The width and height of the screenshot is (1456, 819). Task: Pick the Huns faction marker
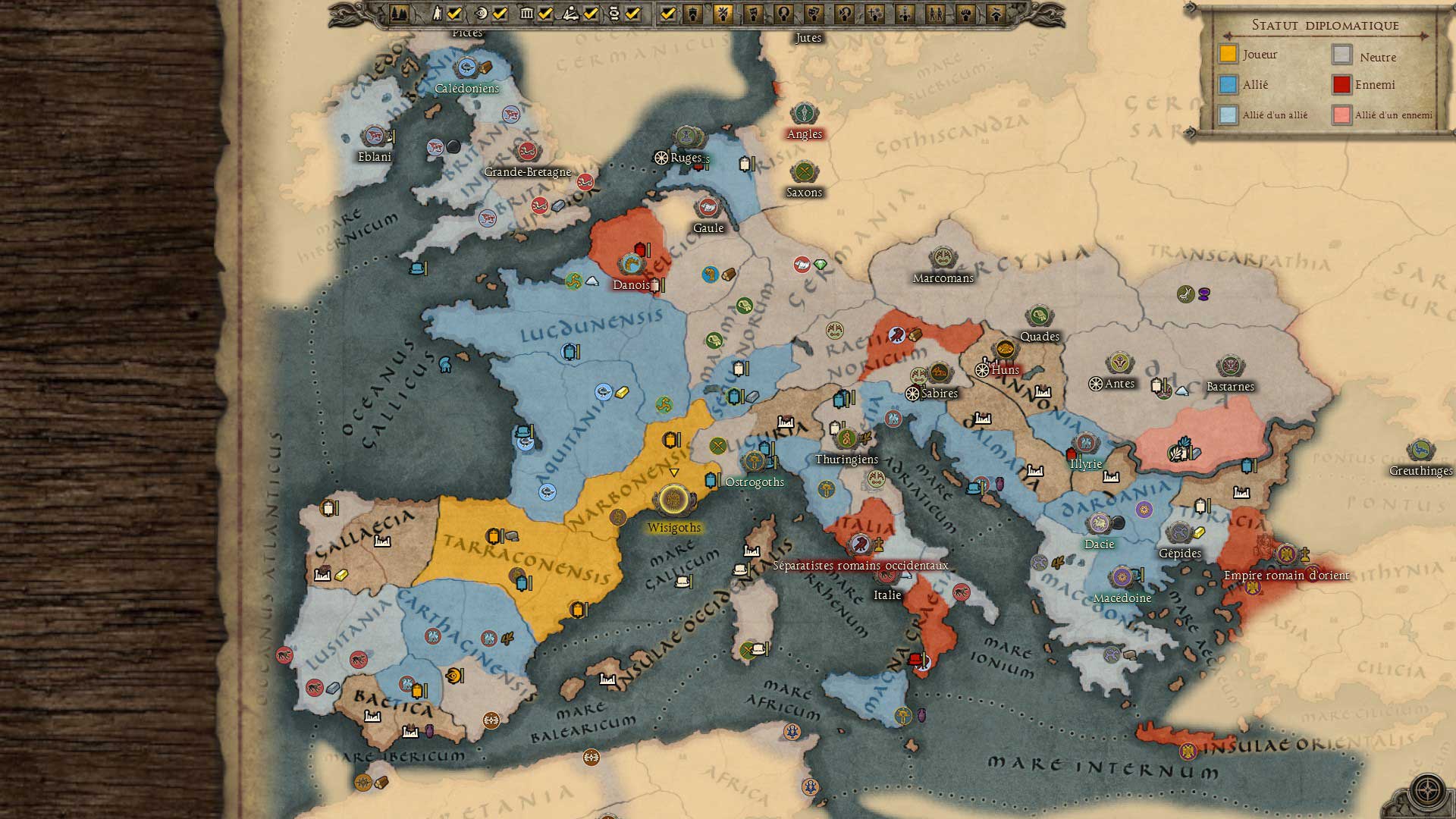pyautogui.click(x=1005, y=350)
